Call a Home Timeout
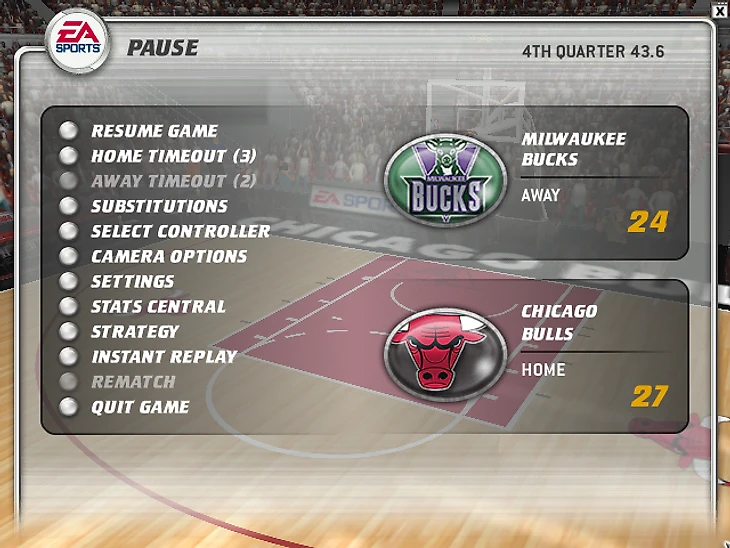Viewport: 730px width, 548px height. pos(173,156)
